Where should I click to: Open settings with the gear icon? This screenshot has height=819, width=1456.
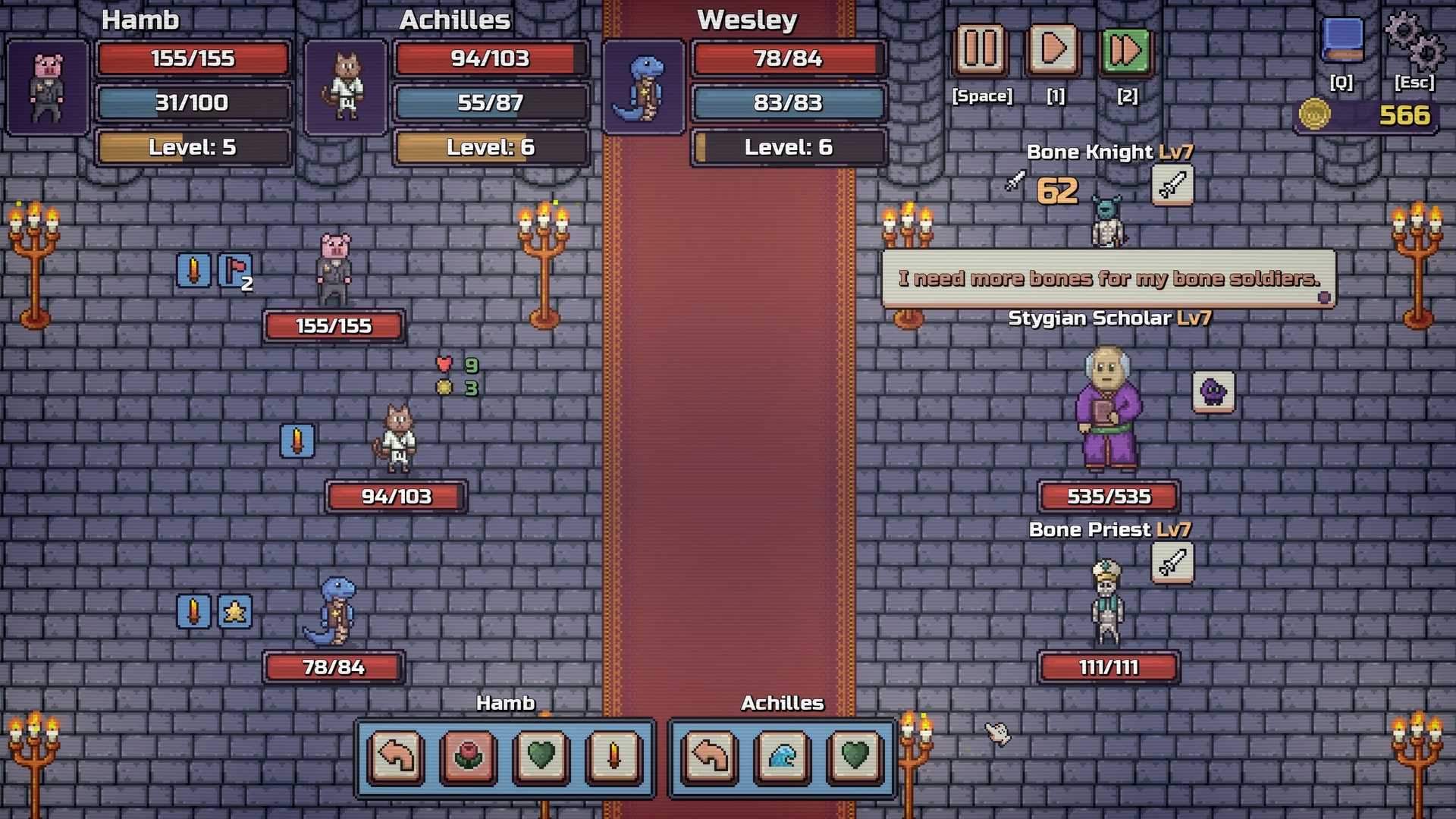(x=1414, y=39)
